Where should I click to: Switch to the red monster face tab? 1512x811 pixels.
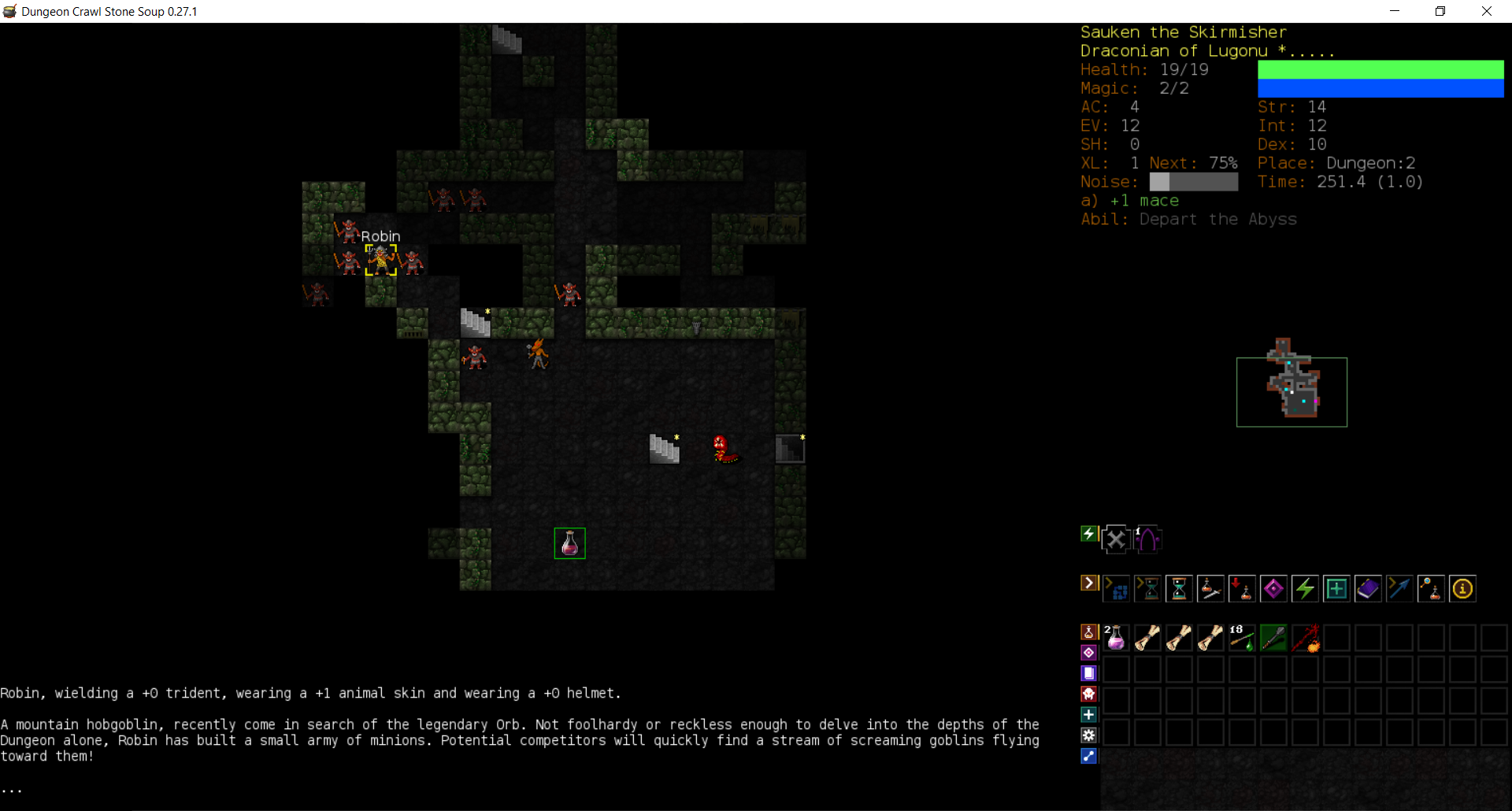tap(1089, 694)
